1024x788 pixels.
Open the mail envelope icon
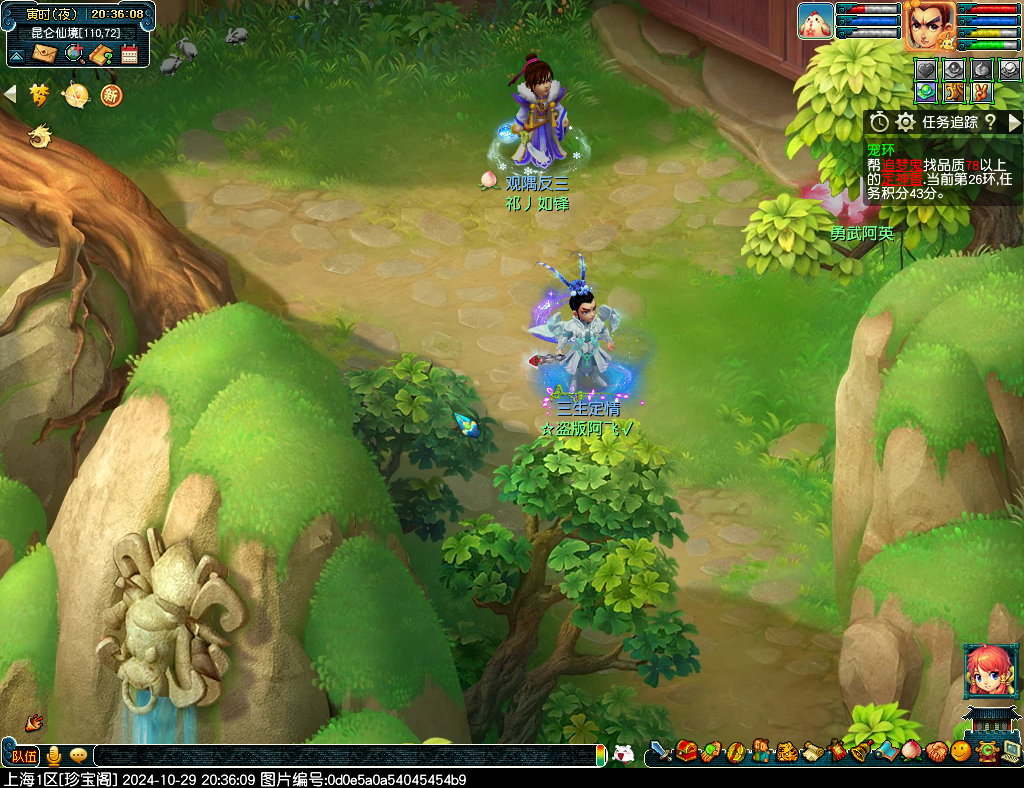pos(44,54)
